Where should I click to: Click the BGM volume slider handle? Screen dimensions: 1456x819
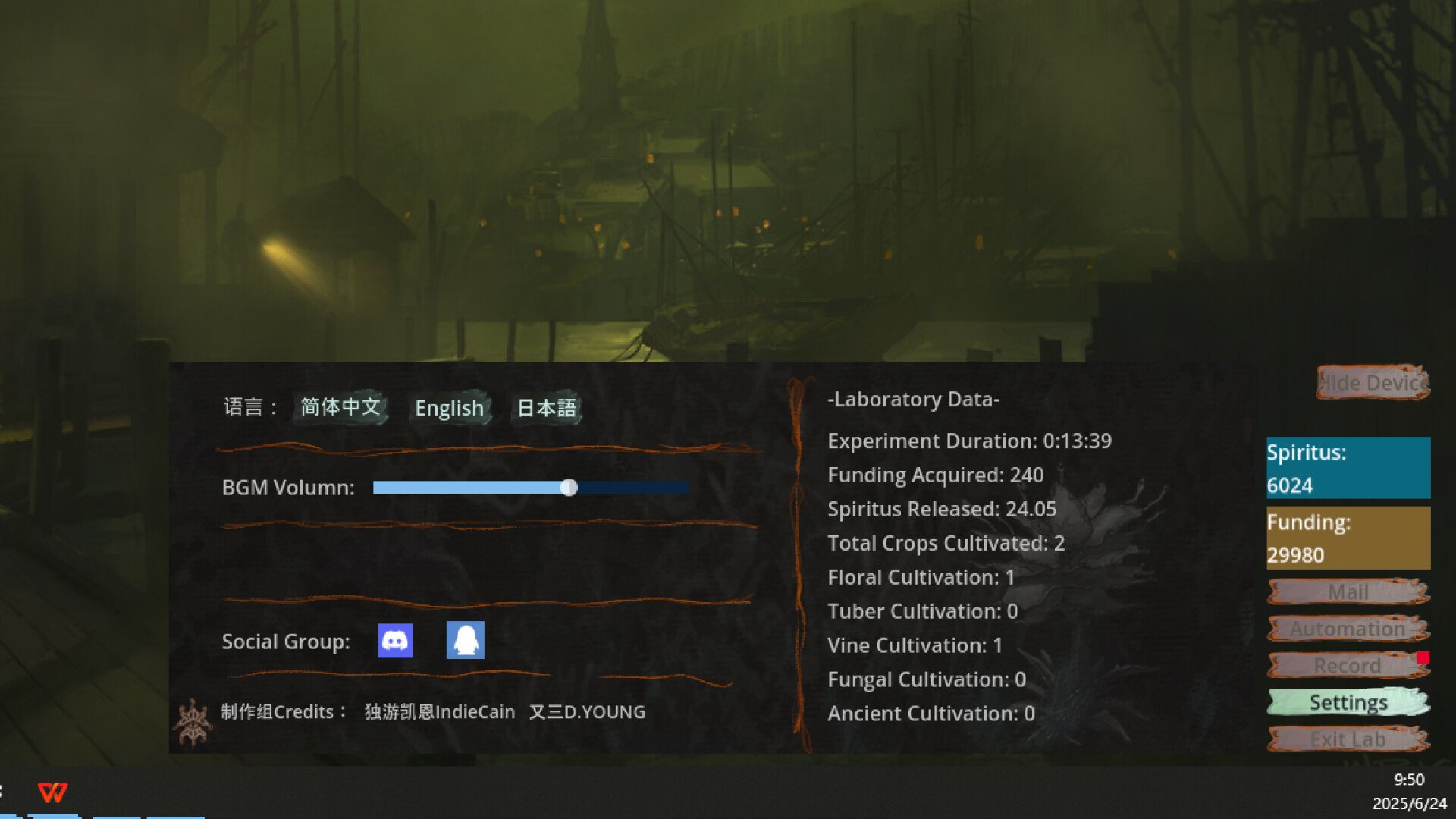[x=570, y=488]
